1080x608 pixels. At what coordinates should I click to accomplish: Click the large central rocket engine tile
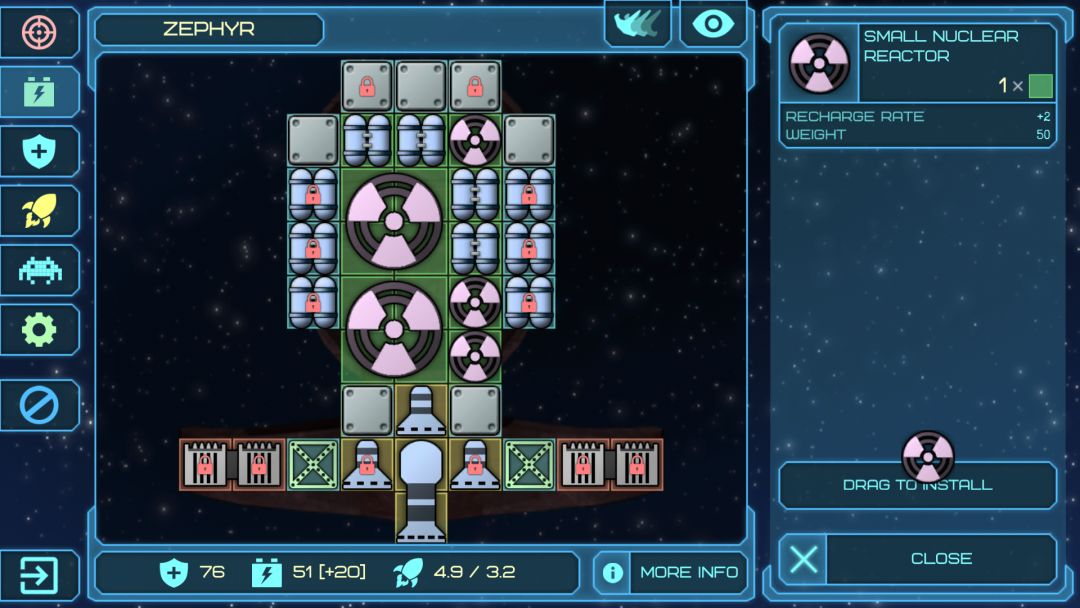click(x=421, y=490)
